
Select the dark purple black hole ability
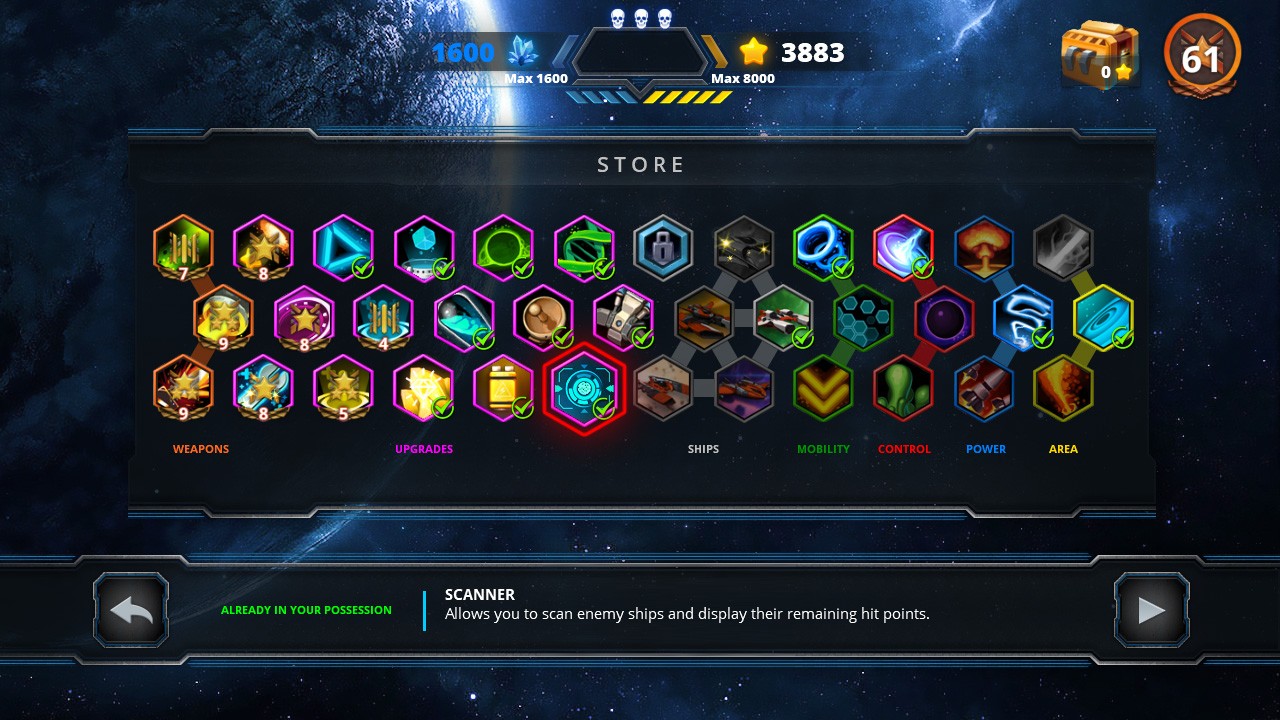944,318
